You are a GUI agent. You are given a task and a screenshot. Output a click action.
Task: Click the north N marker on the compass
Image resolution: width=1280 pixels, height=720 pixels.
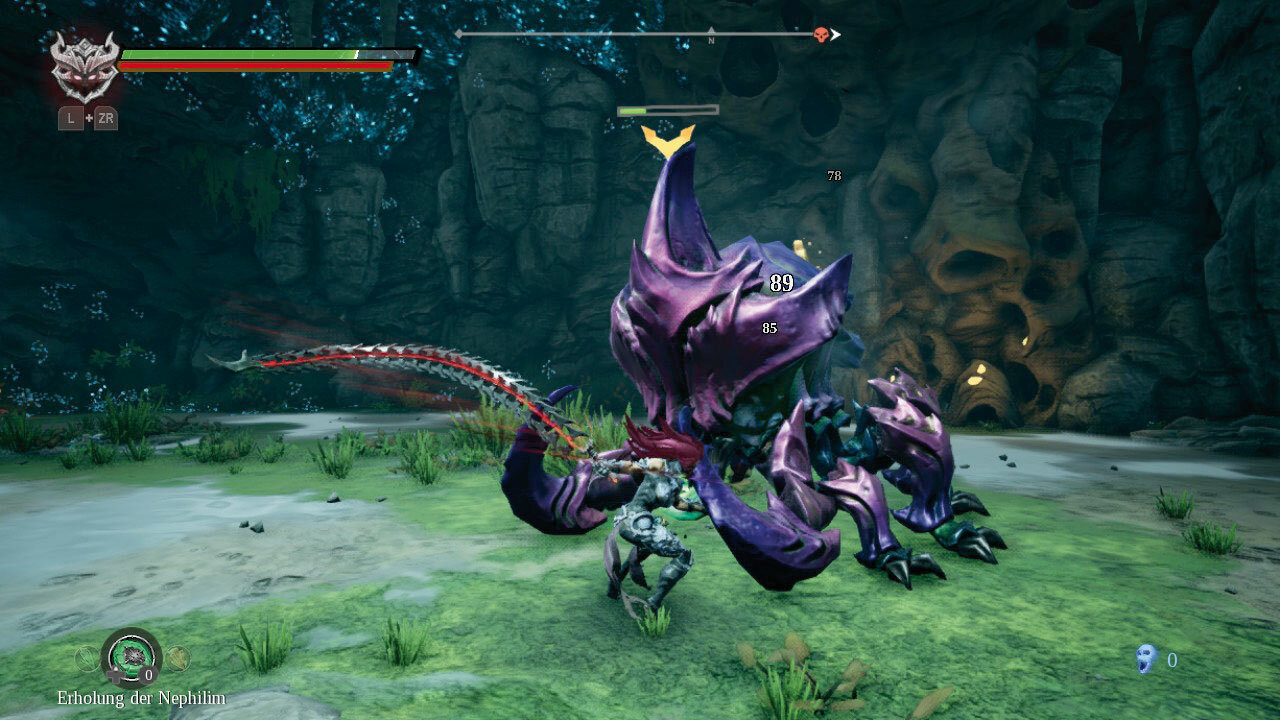coord(711,37)
